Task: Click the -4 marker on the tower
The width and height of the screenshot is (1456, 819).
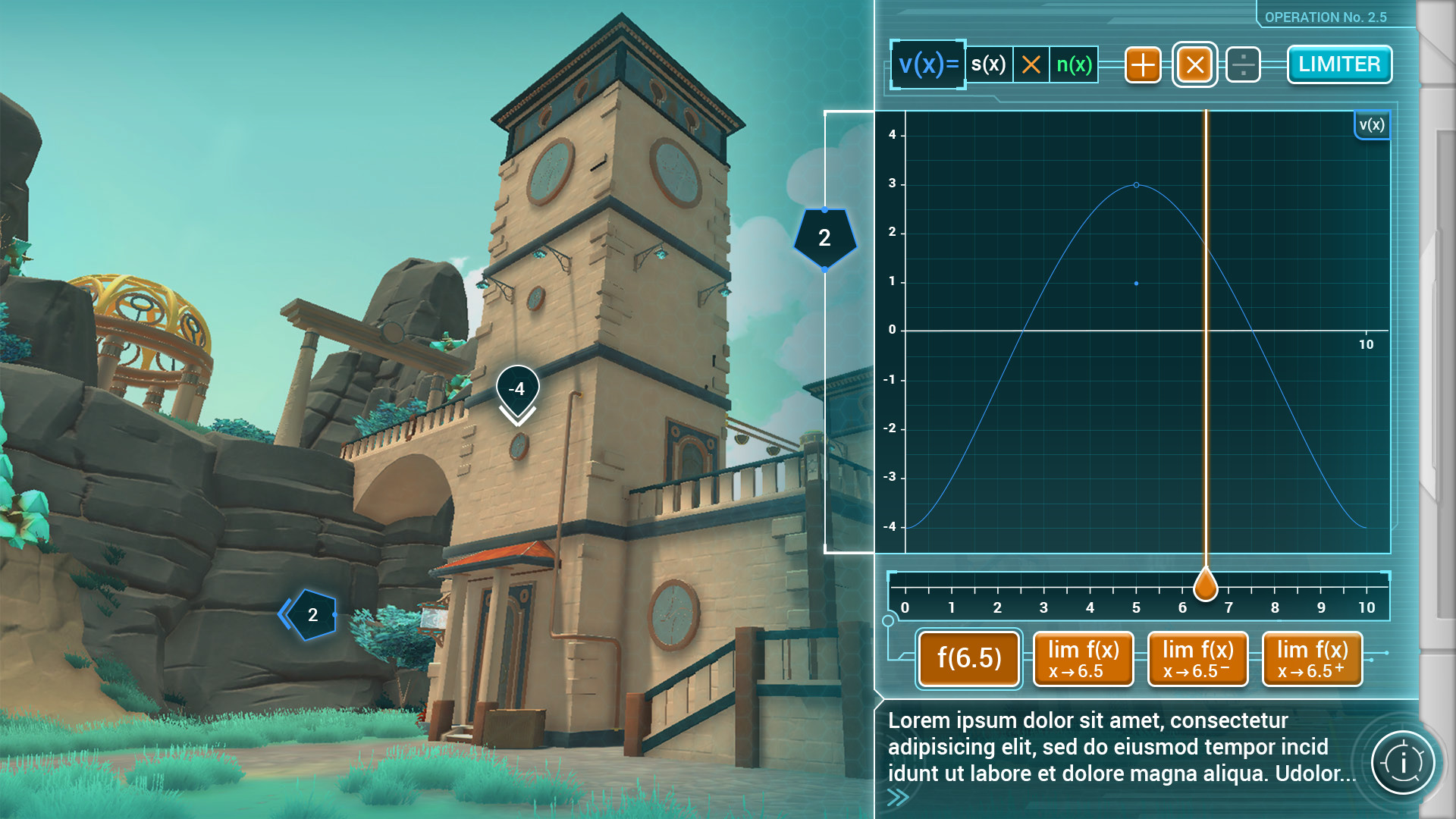Action: click(x=517, y=390)
